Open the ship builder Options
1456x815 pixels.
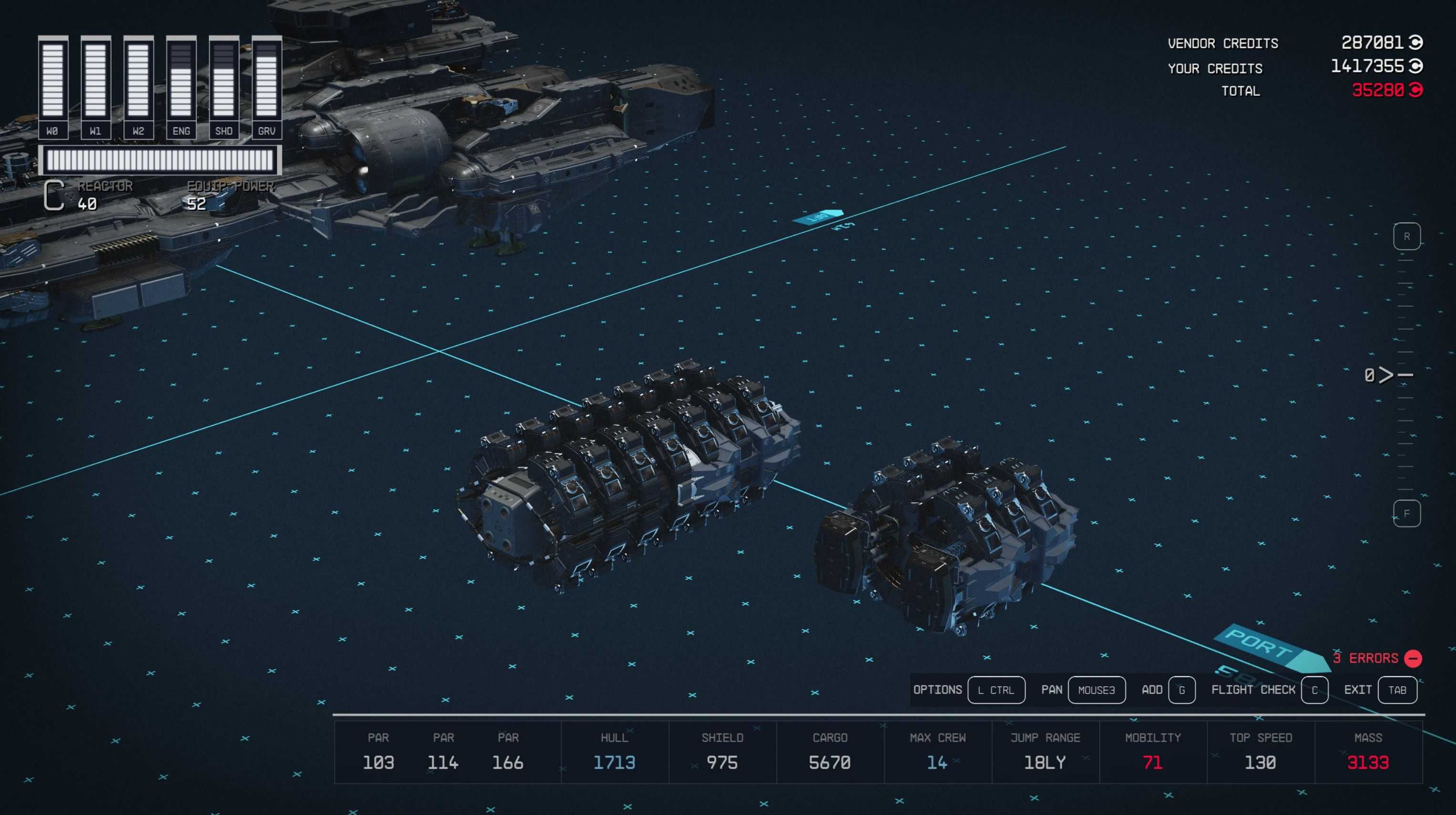coord(996,690)
